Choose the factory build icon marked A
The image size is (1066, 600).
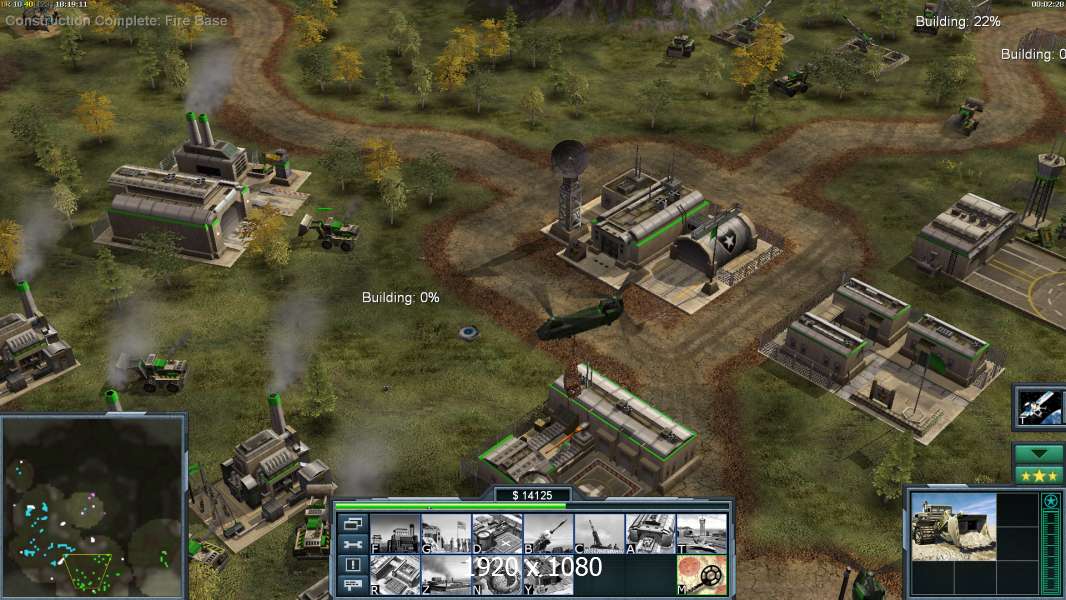pos(650,533)
